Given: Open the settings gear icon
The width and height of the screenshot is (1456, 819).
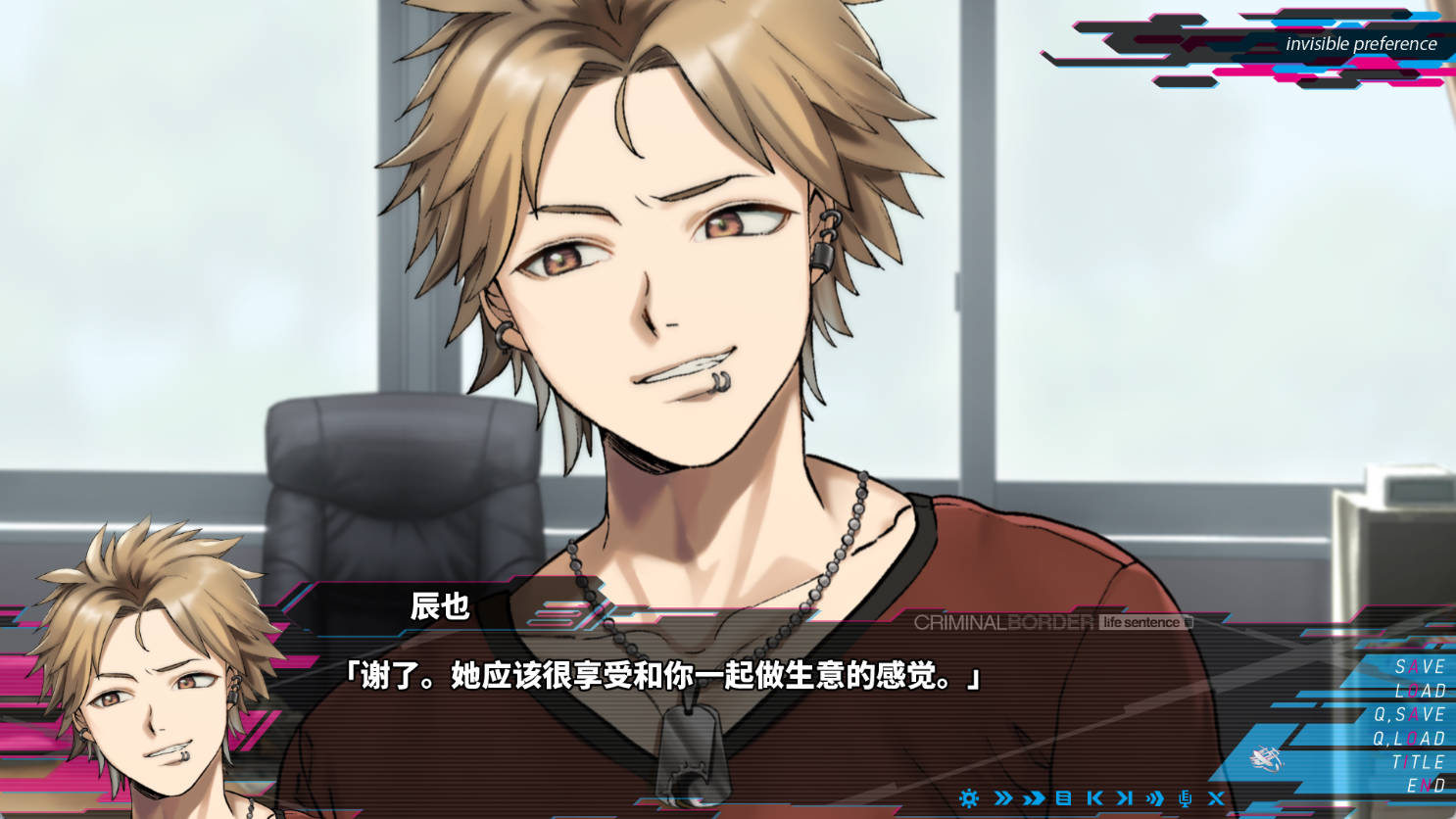Looking at the screenshot, I should tap(968, 798).
